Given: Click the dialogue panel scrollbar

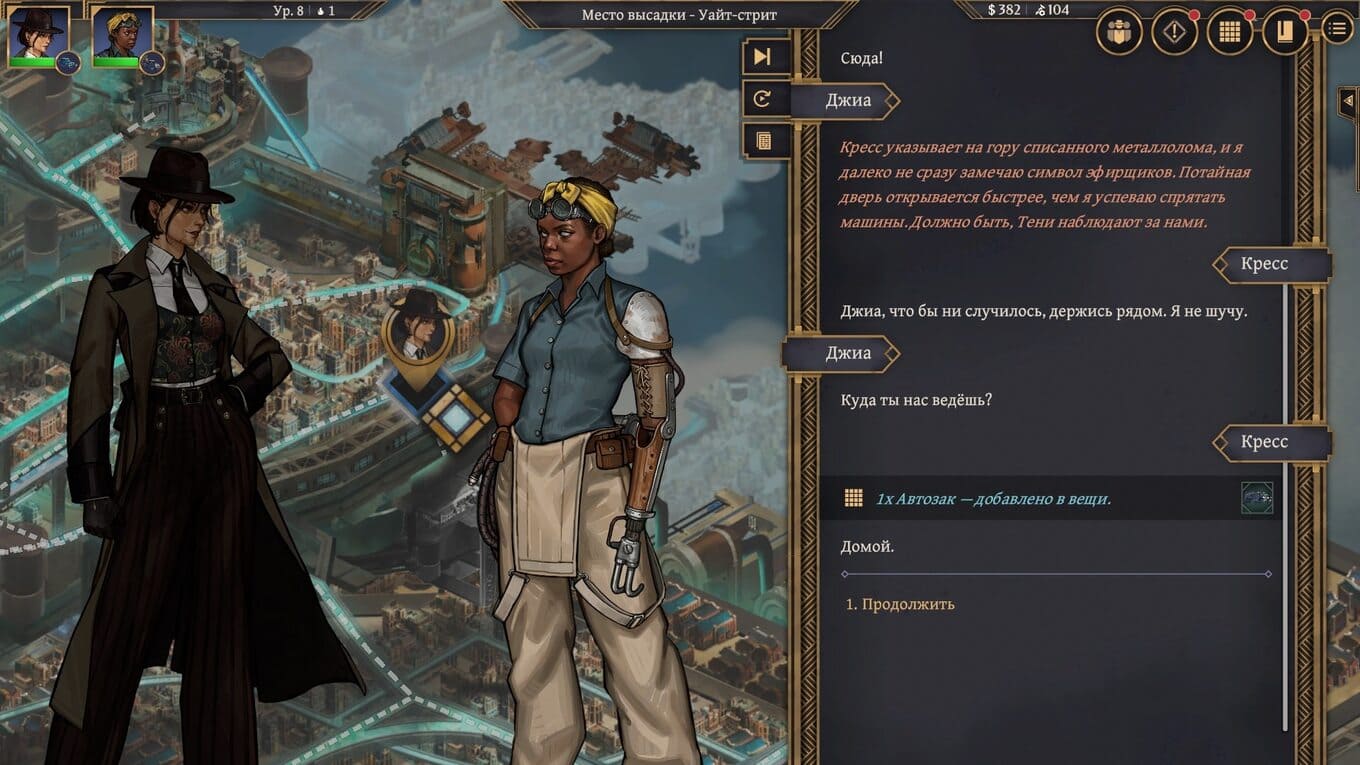Looking at the screenshot, I should pyautogui.click(x=1287, y=400).
